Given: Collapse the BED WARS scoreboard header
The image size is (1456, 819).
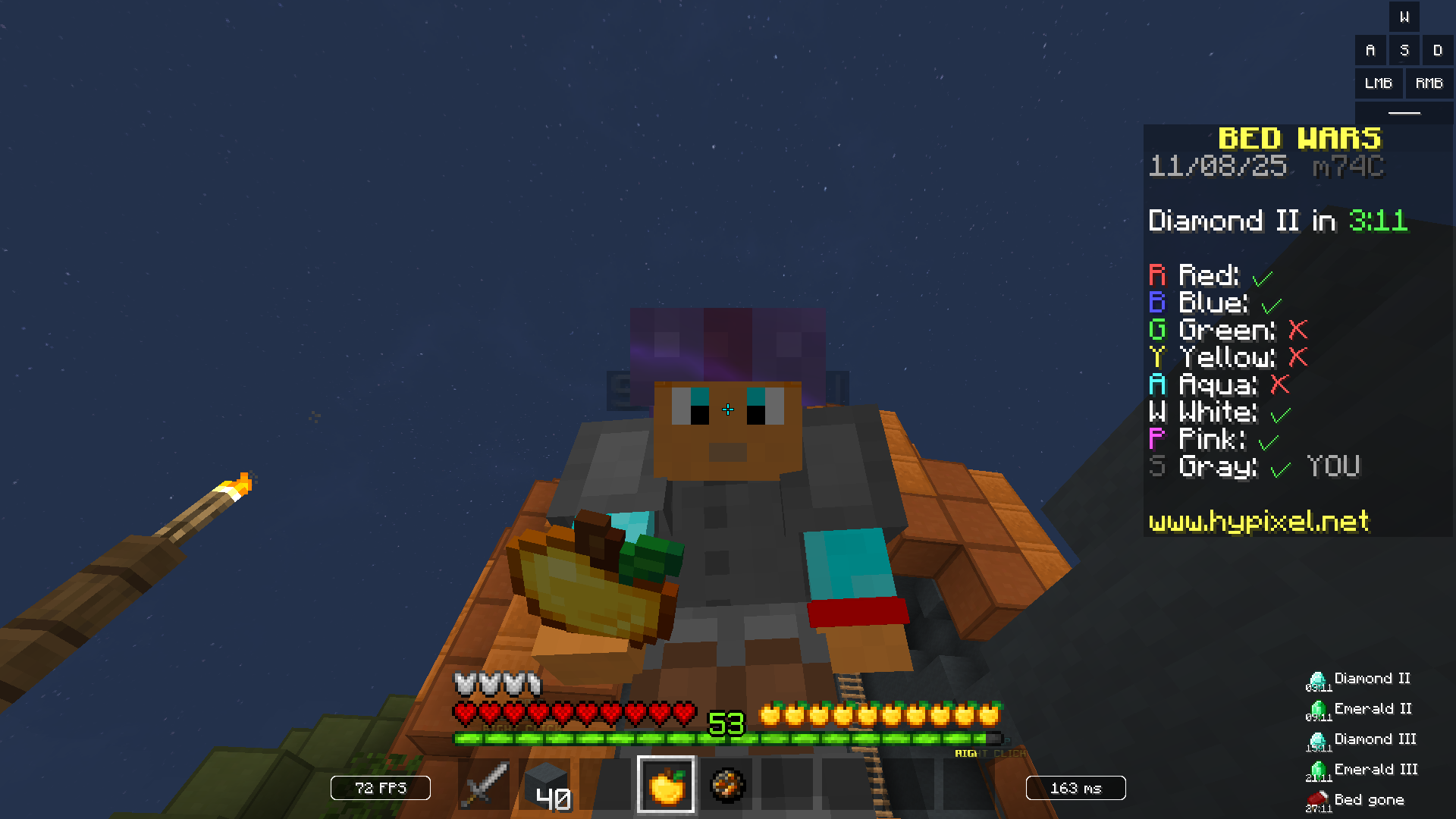Looking at the screenshot, I should click(x=1301, y=138).
